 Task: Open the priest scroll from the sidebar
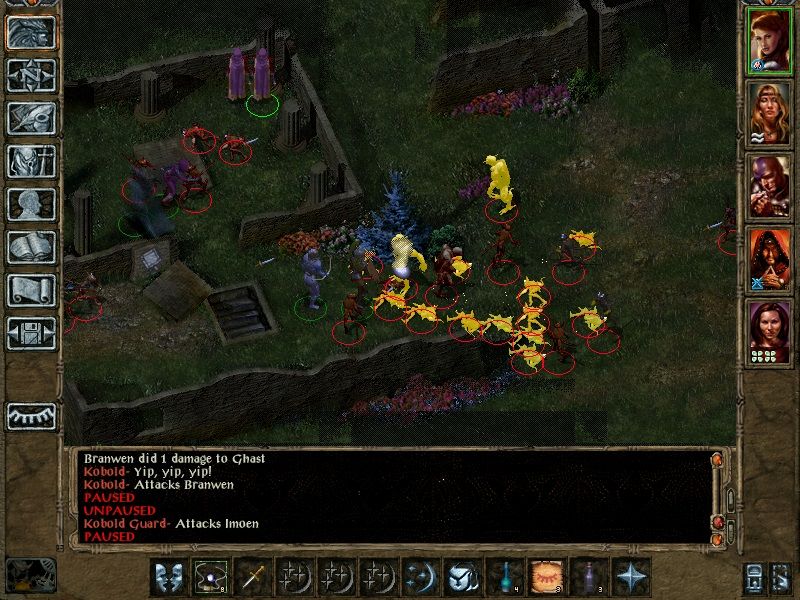31,290
